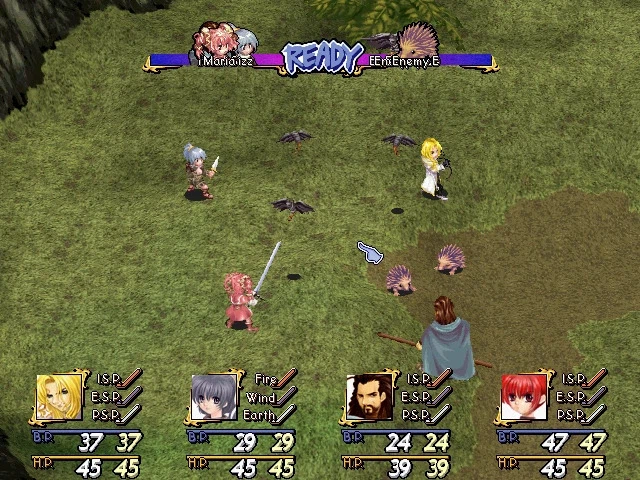Select the blonde character portrait

59,398
